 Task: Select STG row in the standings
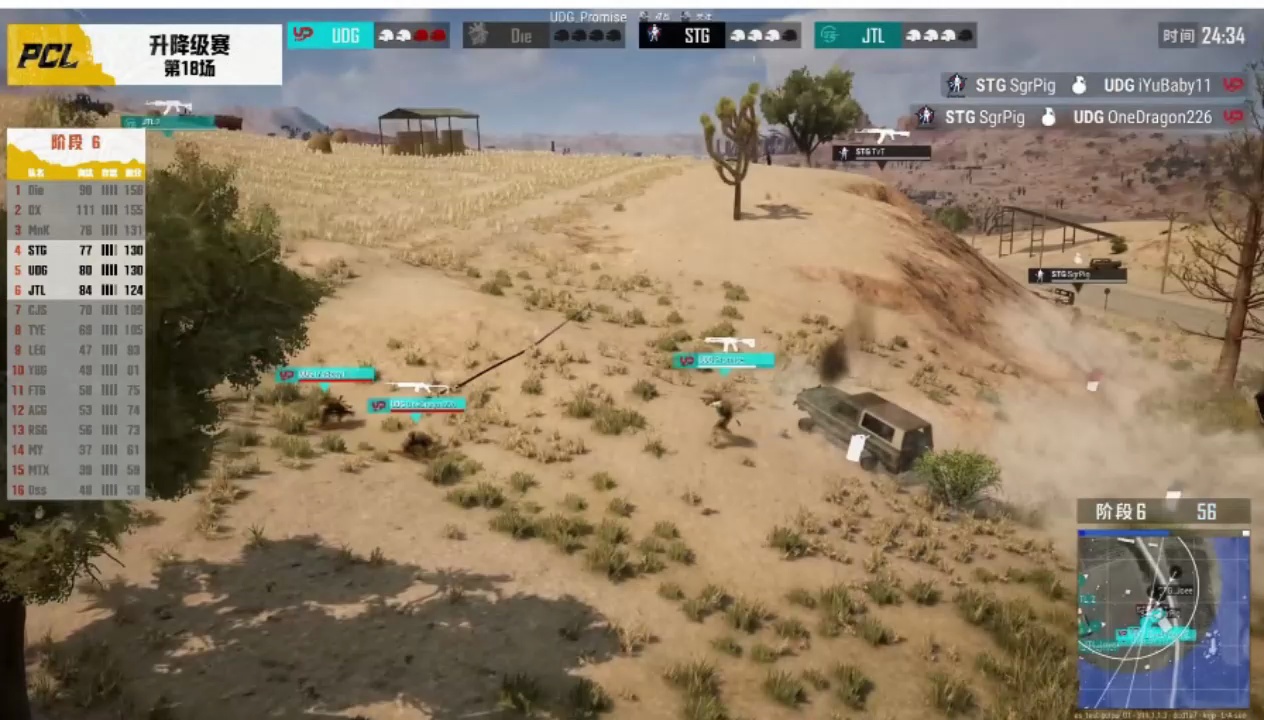pyautogui.click(x=76, y=250)
